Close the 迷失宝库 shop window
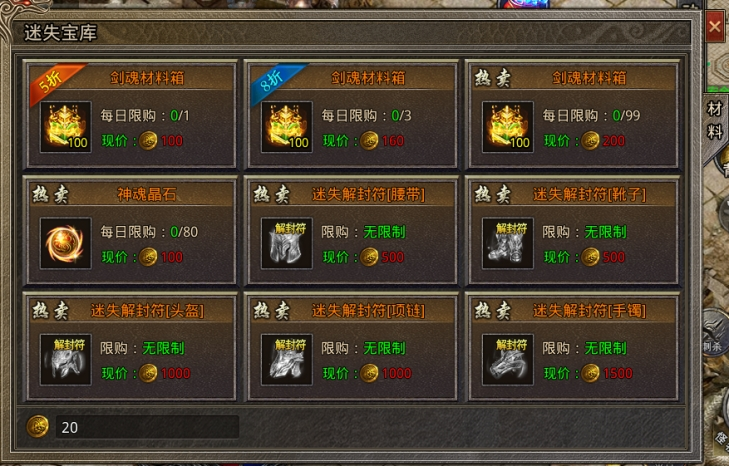Screen dimensions: 729x467 (715, 28)
